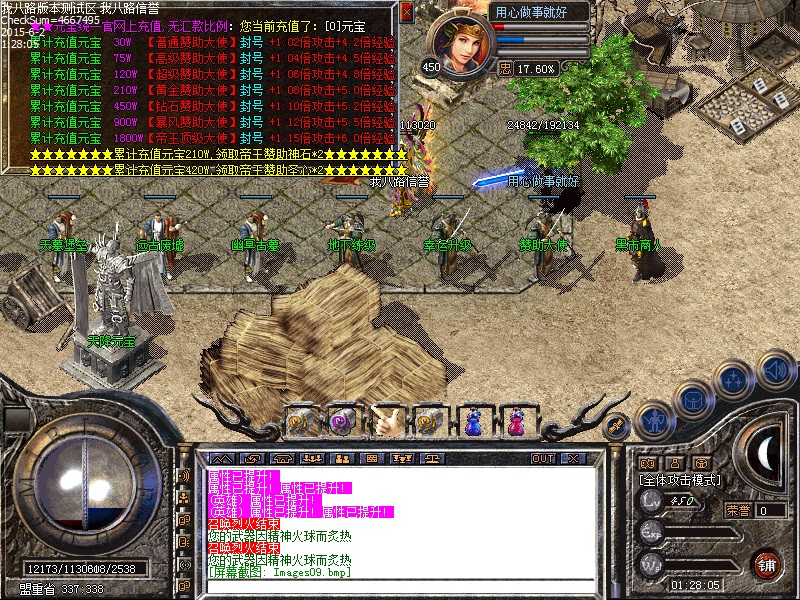Click the small gold satellite round button
This screenshot has width=800, height=600.
[617, 427]
